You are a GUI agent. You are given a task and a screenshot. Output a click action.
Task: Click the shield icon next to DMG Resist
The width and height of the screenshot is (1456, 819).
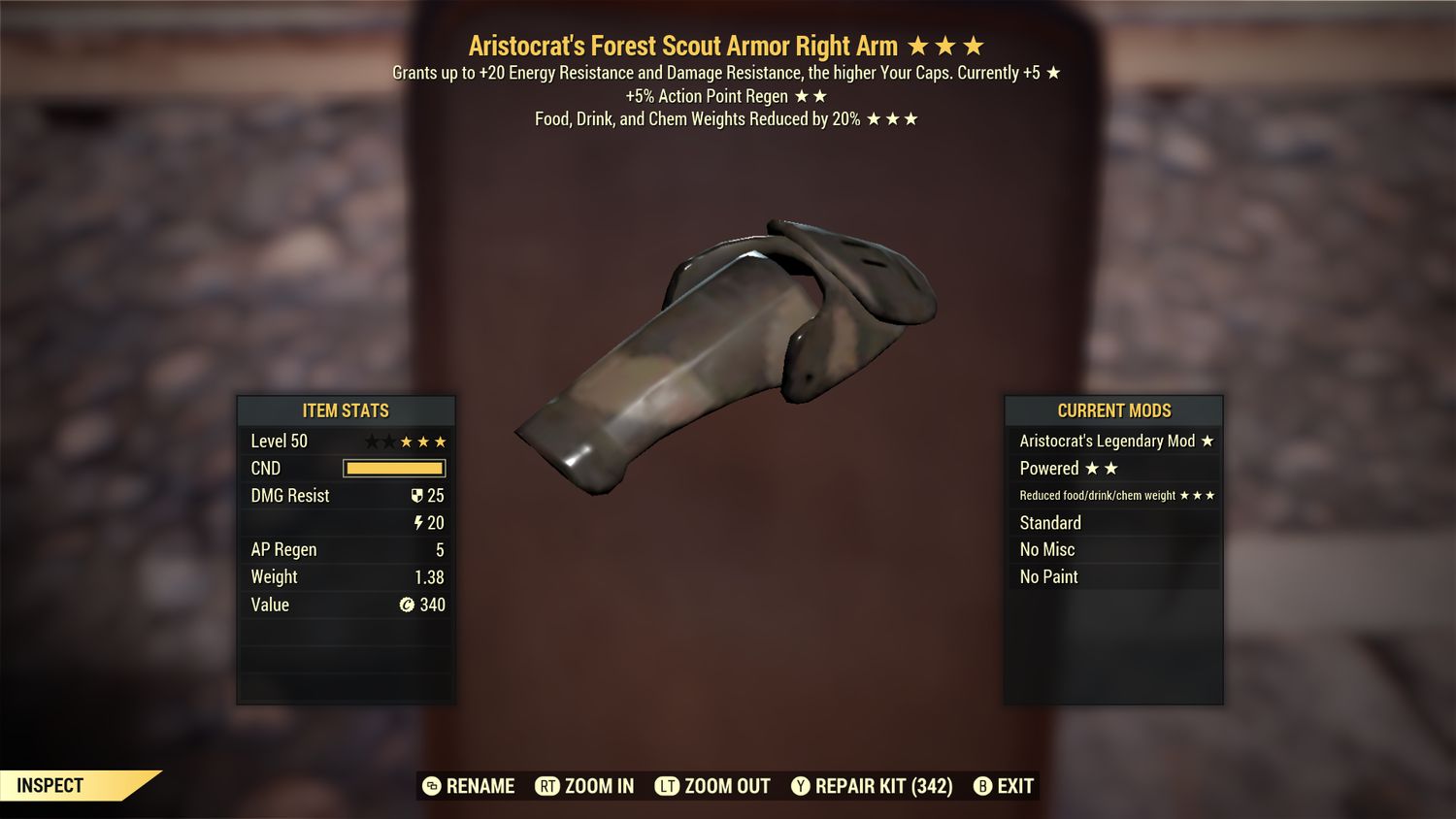point(416,495)
